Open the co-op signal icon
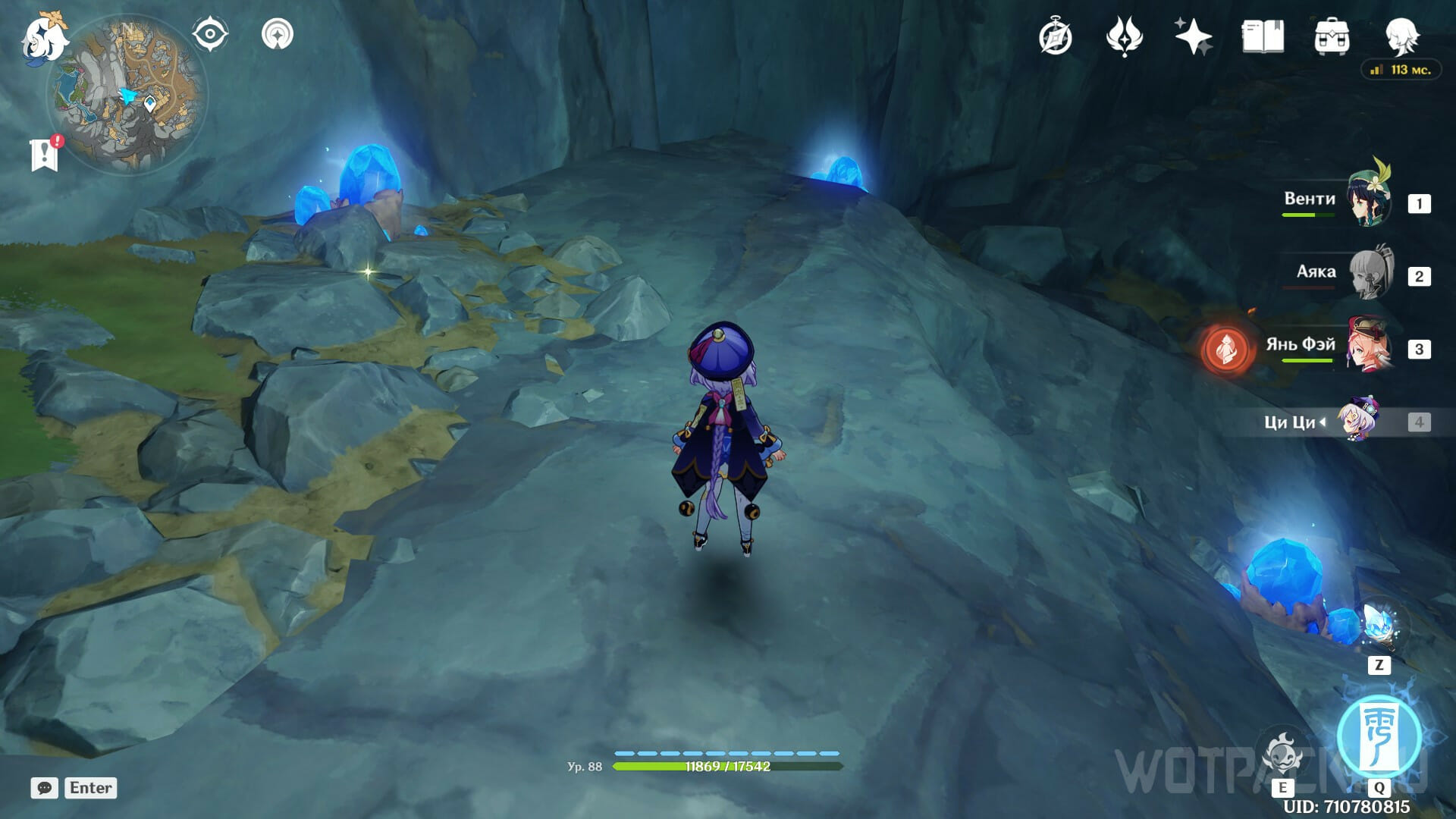This screenshot has height=819, width=1456. coord(278,35)
